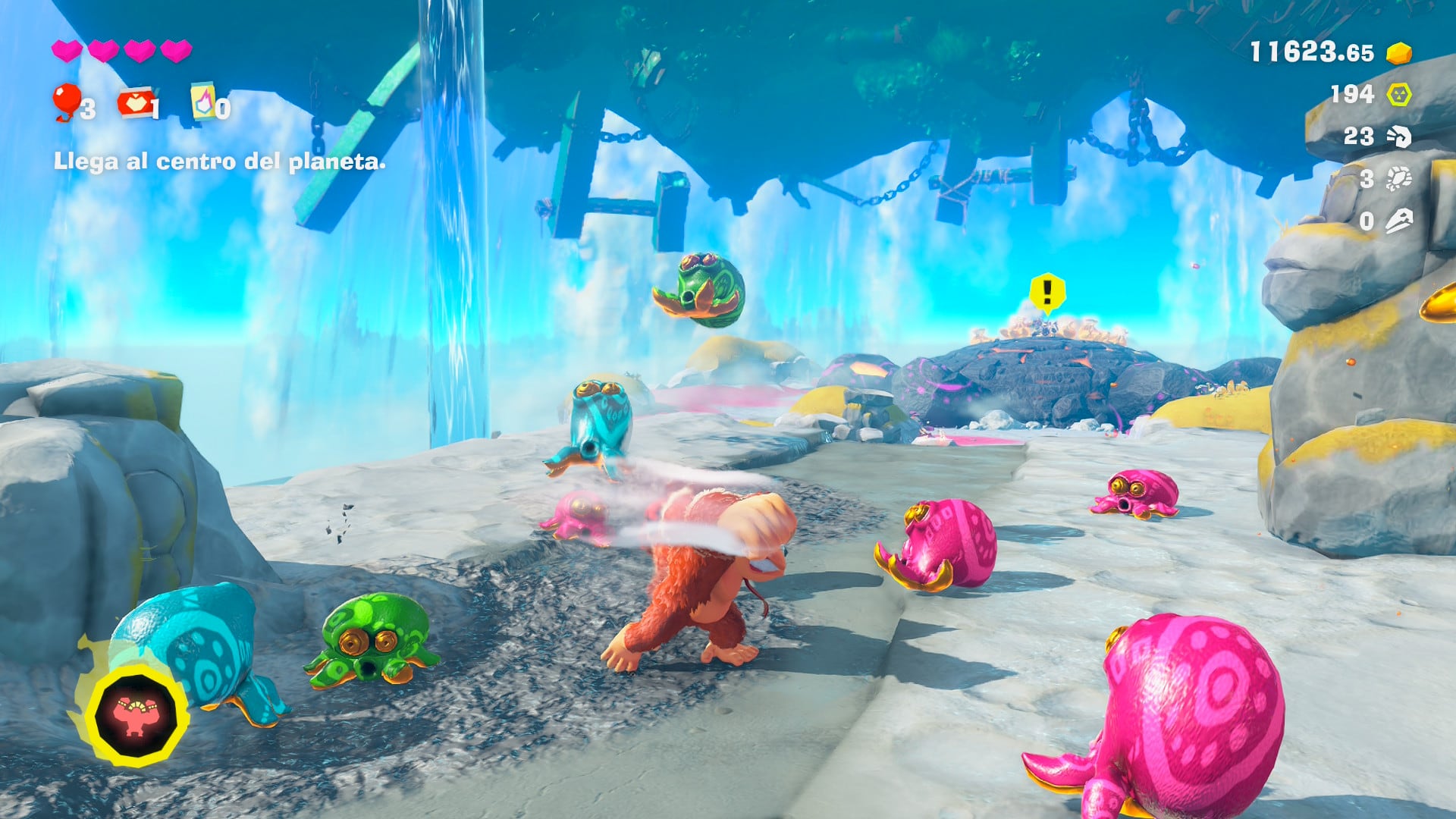This screenshot has width=1456, height=819.
Task: Activate the Kong Bananza transformation icon
Action: (x=136, y=715)
